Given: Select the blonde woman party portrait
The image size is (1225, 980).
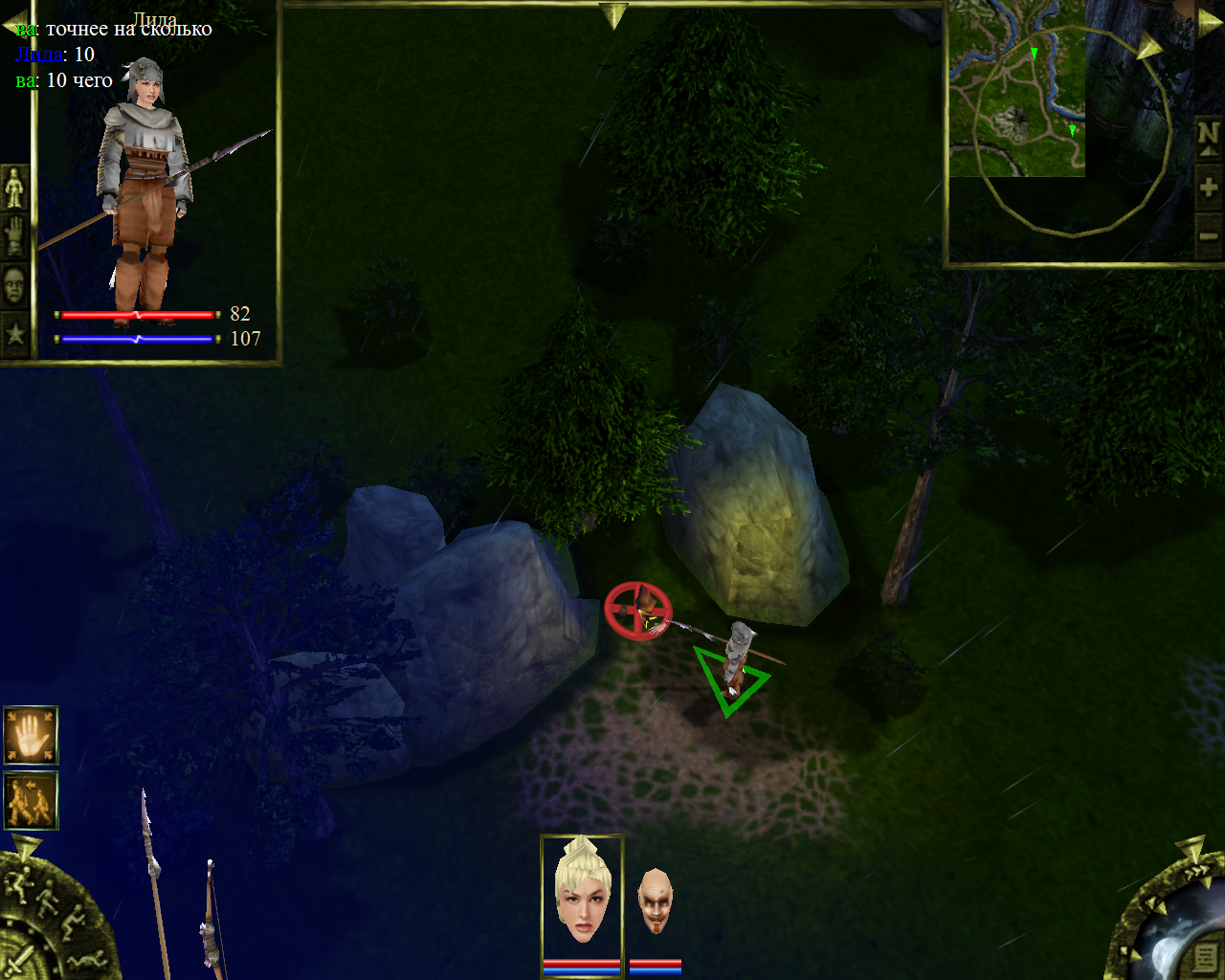Looking at the screenshot, I should click(582, 895).
